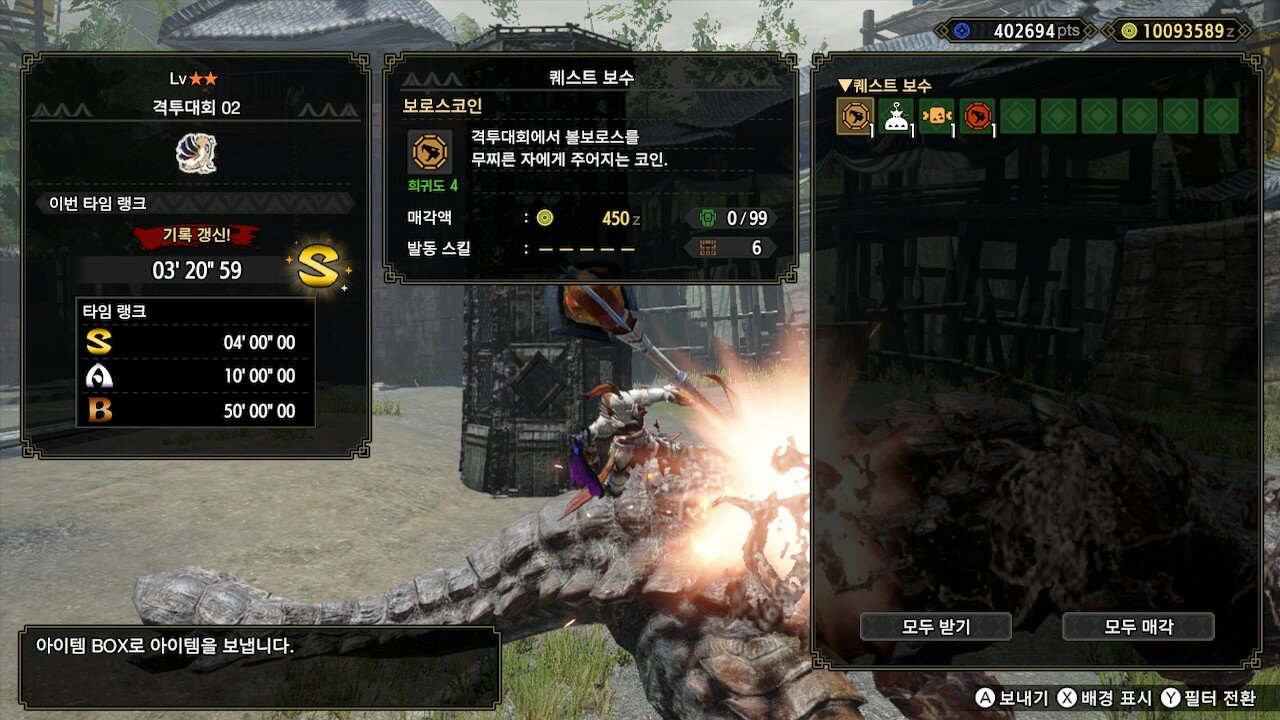The height and width of the screenshot is (720, 1280).
Task: Click the 모두 받기 (receive all) button
Action: click(936, 627)
